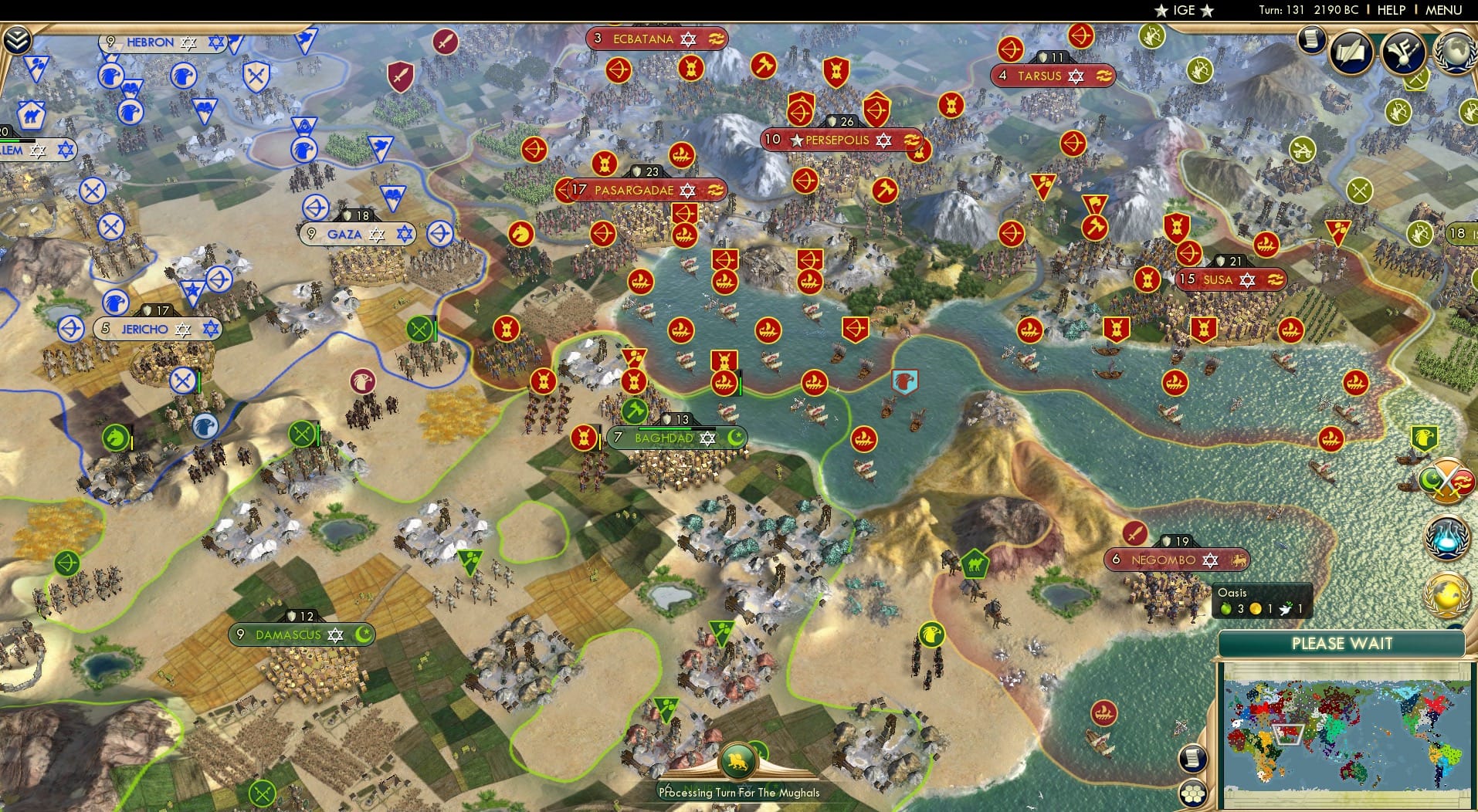Open the strategic view hex grid icon
The width and height of the screenshot is (1478, 812).
coord(1194,793)
